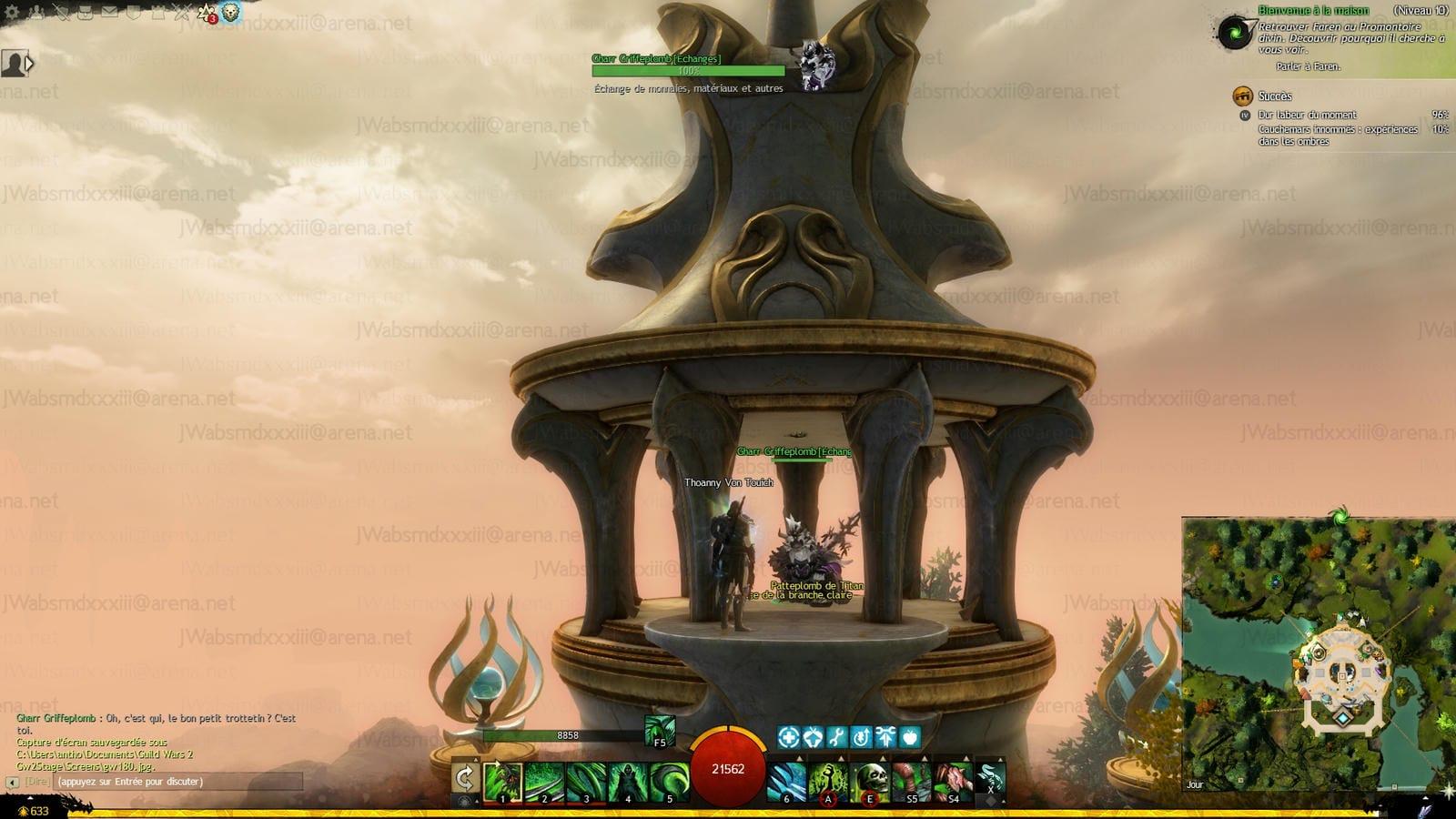Click the minimap

(x=1318, y=655)
